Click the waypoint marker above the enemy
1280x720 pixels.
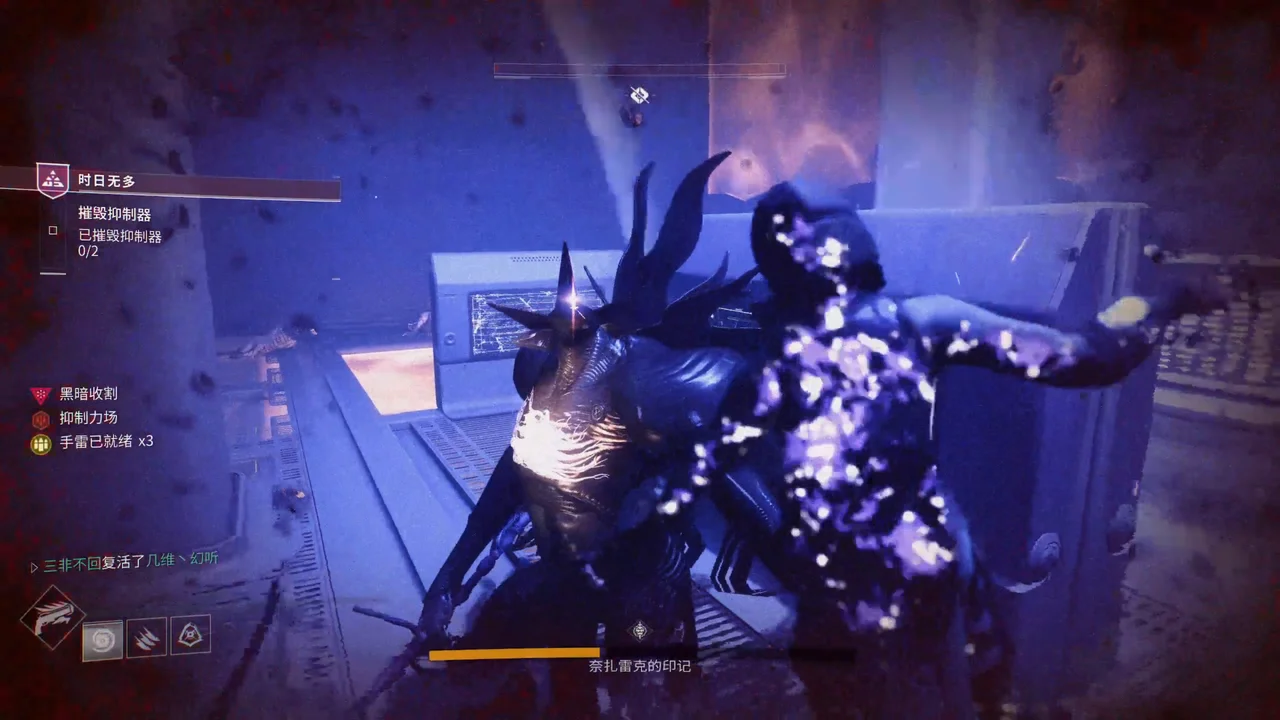639,96
